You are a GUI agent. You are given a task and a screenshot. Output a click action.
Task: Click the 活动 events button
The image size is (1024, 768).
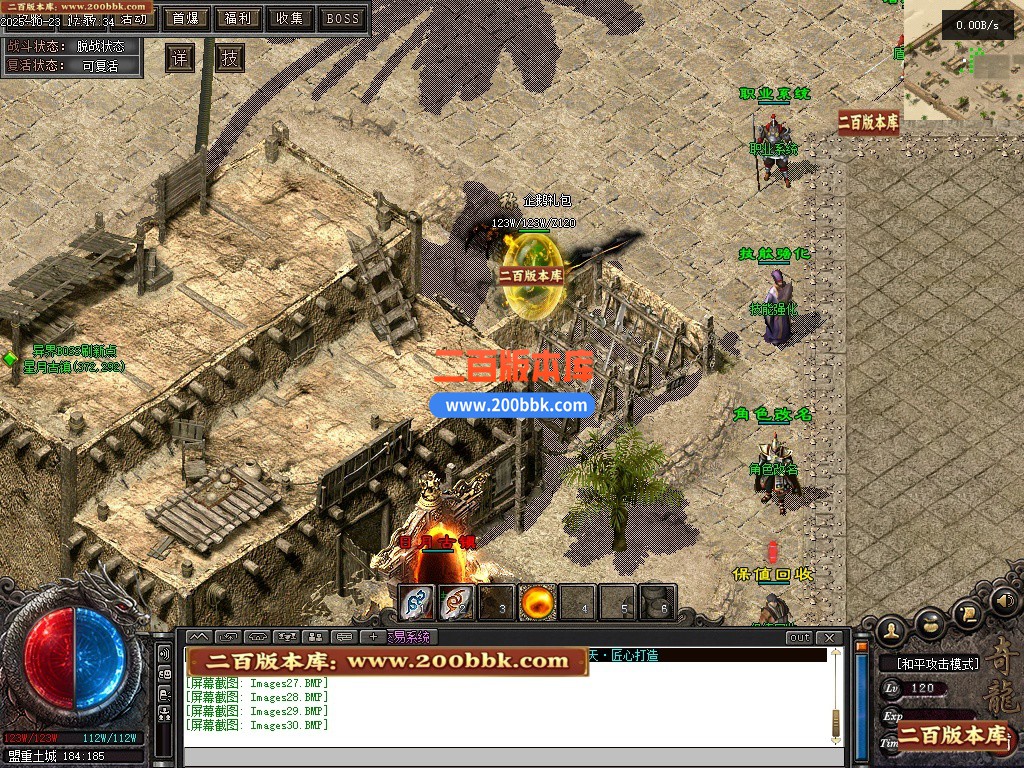tap(134, 19)
